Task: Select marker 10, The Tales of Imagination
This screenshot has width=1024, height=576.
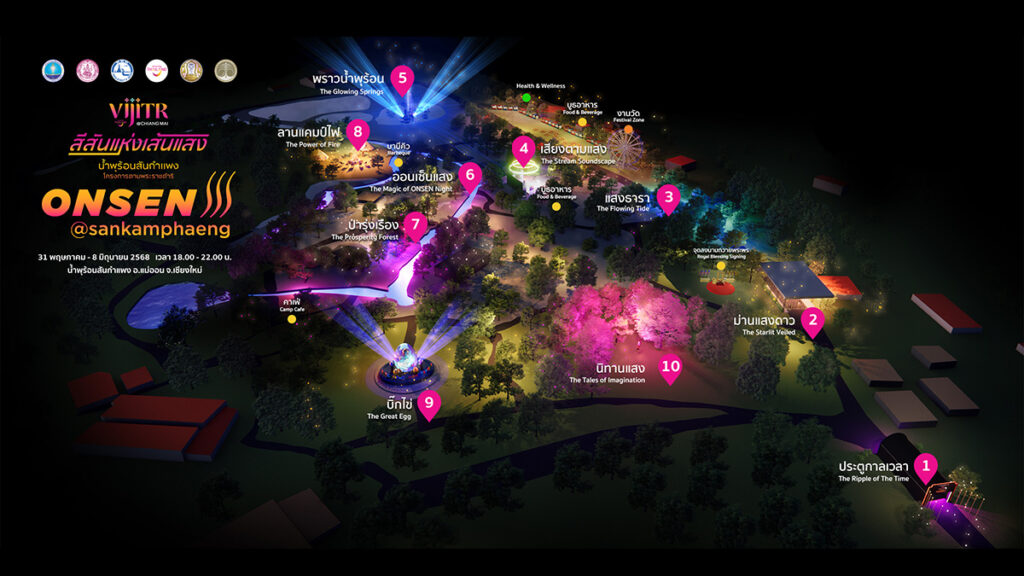Action: pos(670,366)
